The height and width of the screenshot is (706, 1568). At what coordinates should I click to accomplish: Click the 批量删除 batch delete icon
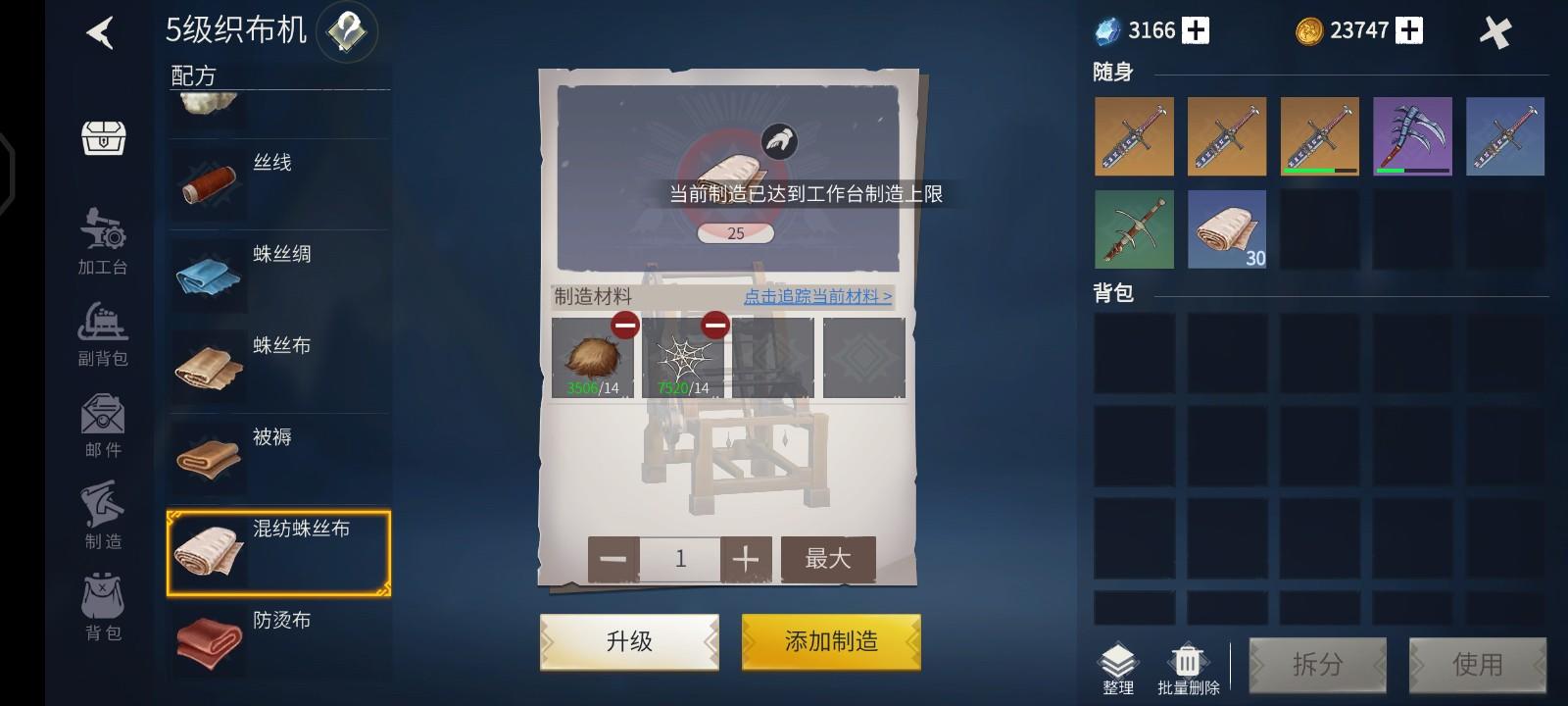pyautogui.click(x=1187, y=659)
